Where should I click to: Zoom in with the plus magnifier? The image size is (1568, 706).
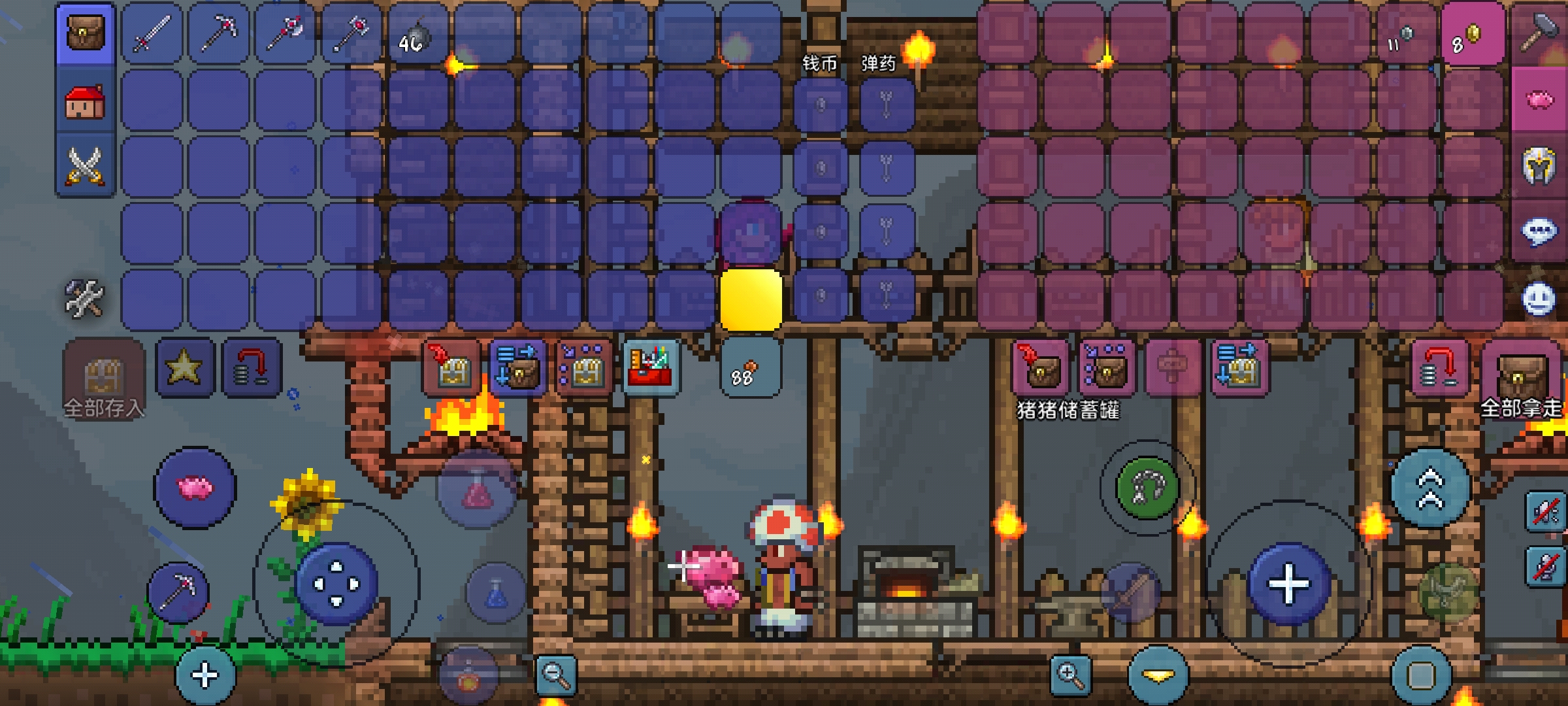pyautogui.click(x=1071, y=675)
